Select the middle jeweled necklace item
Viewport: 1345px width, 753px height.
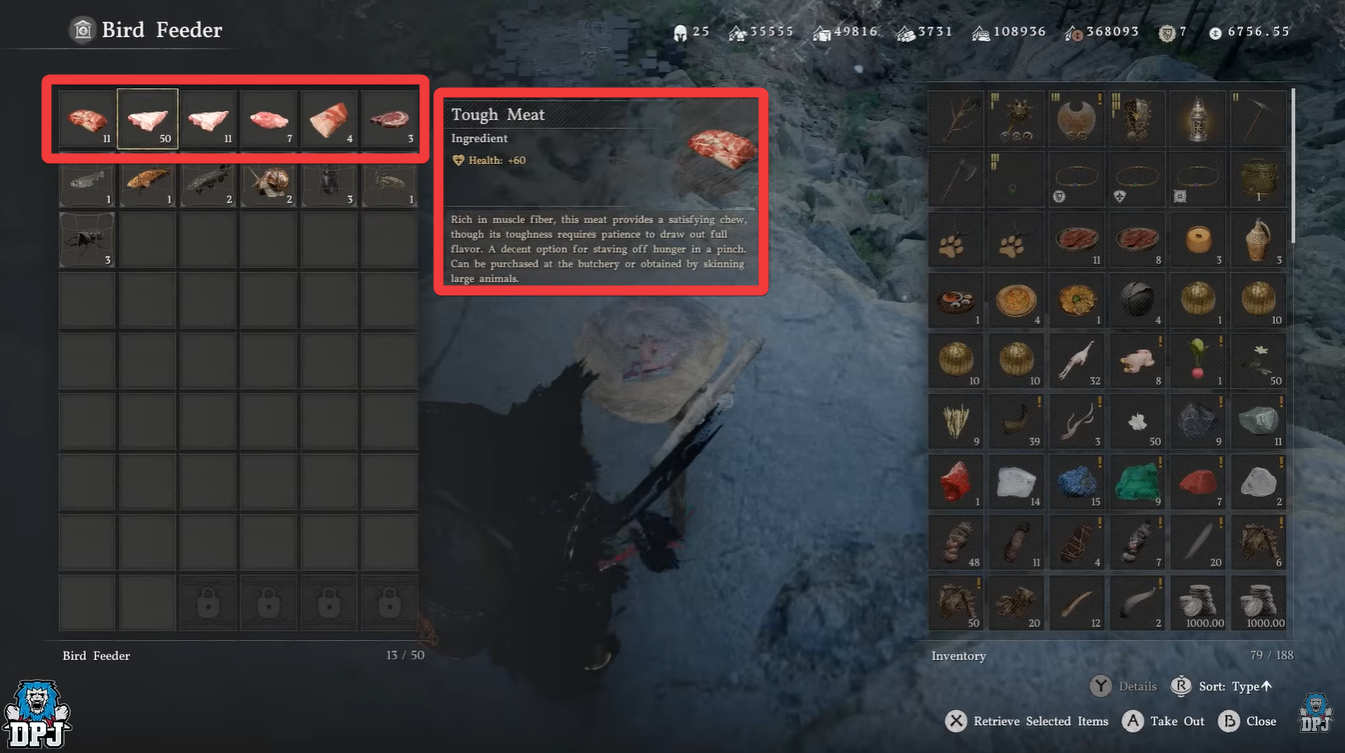pyautogui.click(x=1137, y=179)
